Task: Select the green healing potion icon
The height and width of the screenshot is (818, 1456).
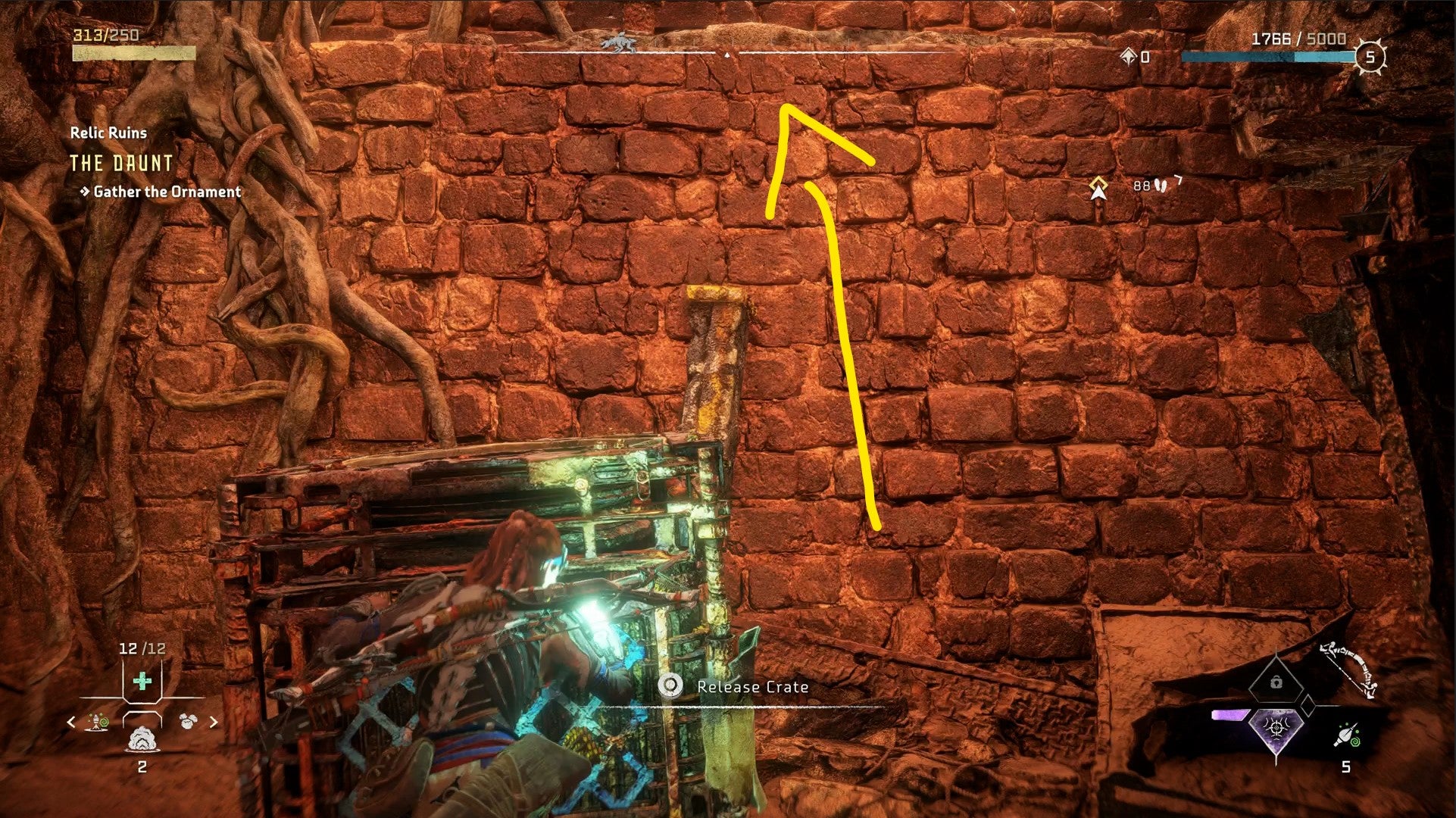Action: (141, 681)
